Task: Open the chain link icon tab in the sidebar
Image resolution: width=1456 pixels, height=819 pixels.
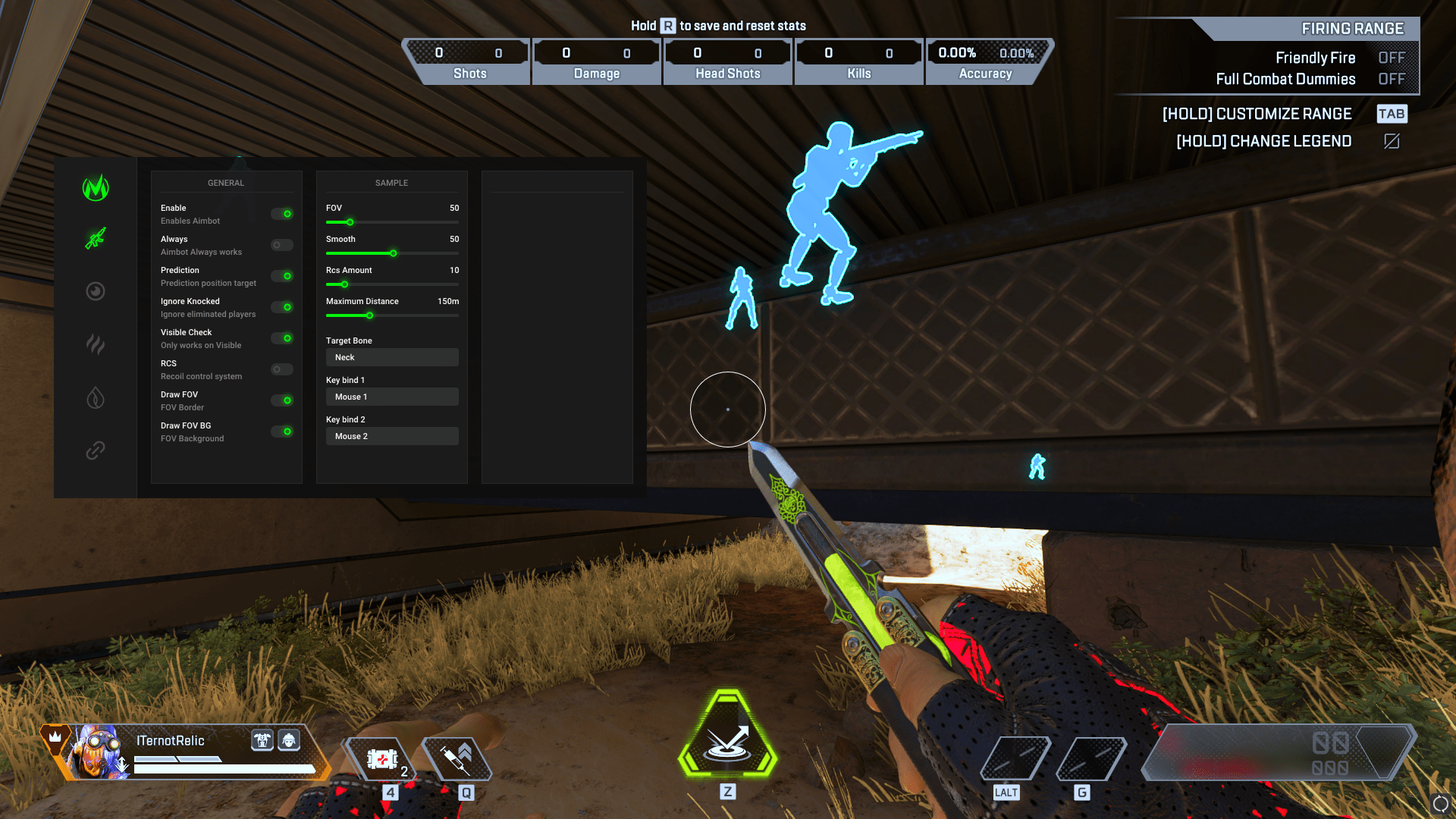Action: point(96,450)
